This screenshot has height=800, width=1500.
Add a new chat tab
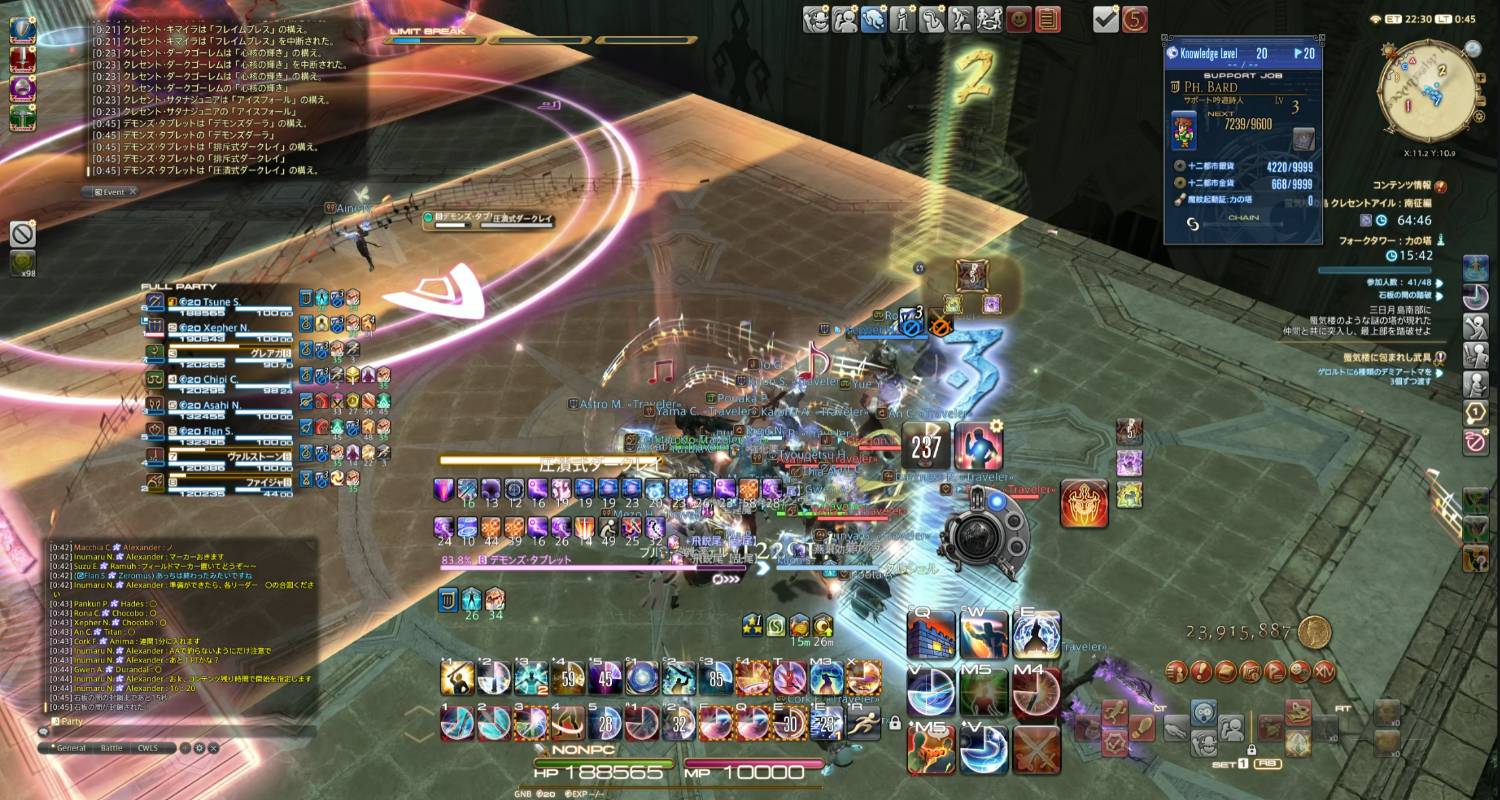185,747
